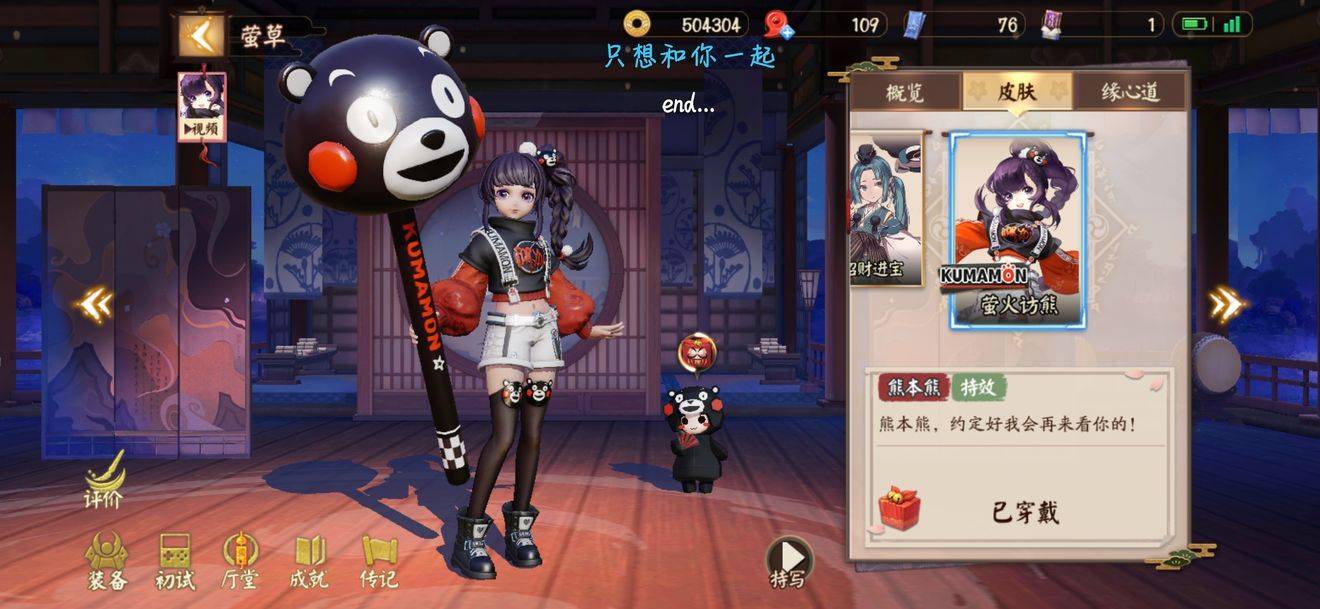This screenshot has height=609, width=1320.
Task: Open the red gift box icon
Action: coord(899,509)
